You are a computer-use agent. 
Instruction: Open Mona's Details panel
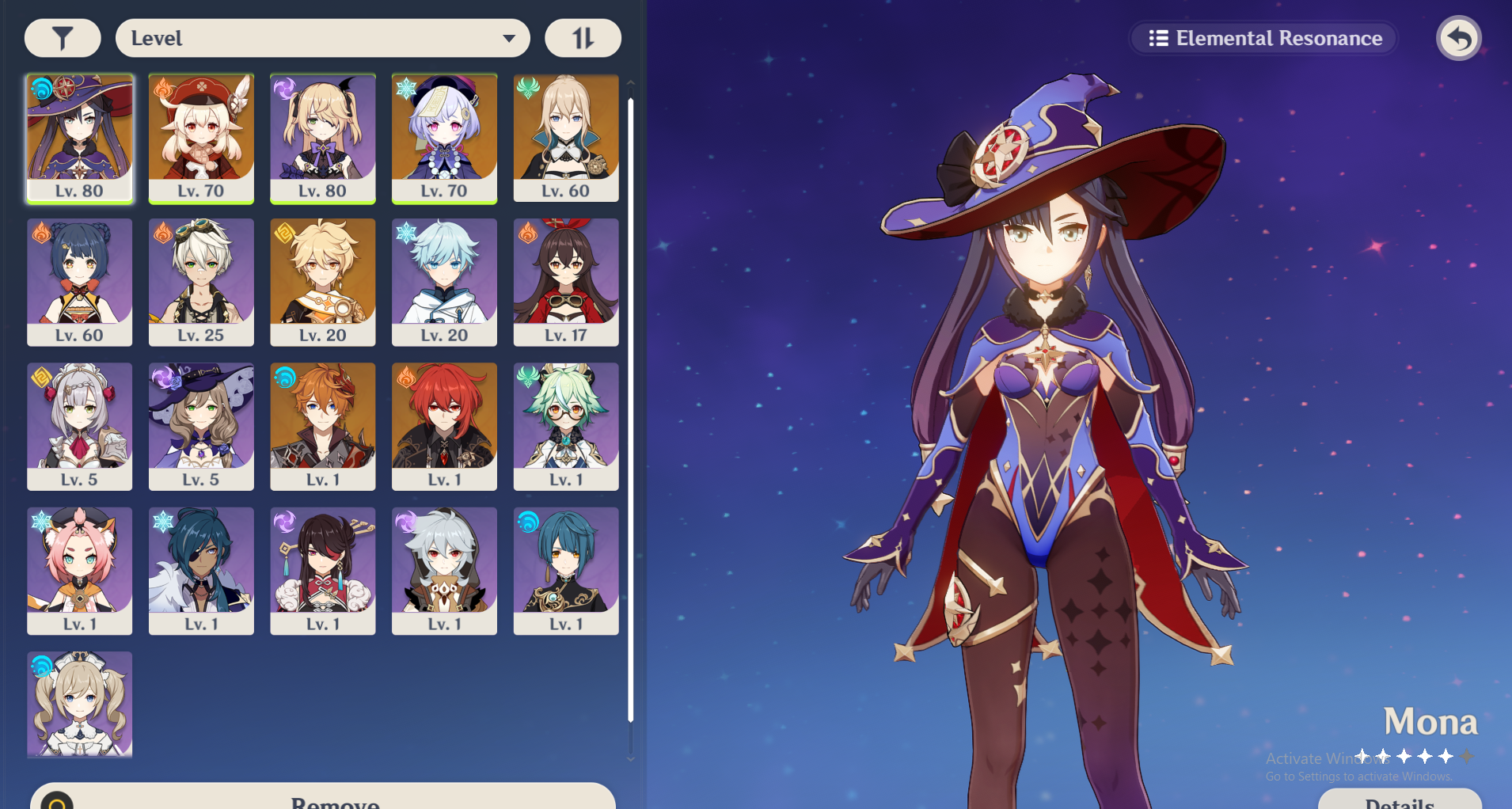click(1399, 800)
